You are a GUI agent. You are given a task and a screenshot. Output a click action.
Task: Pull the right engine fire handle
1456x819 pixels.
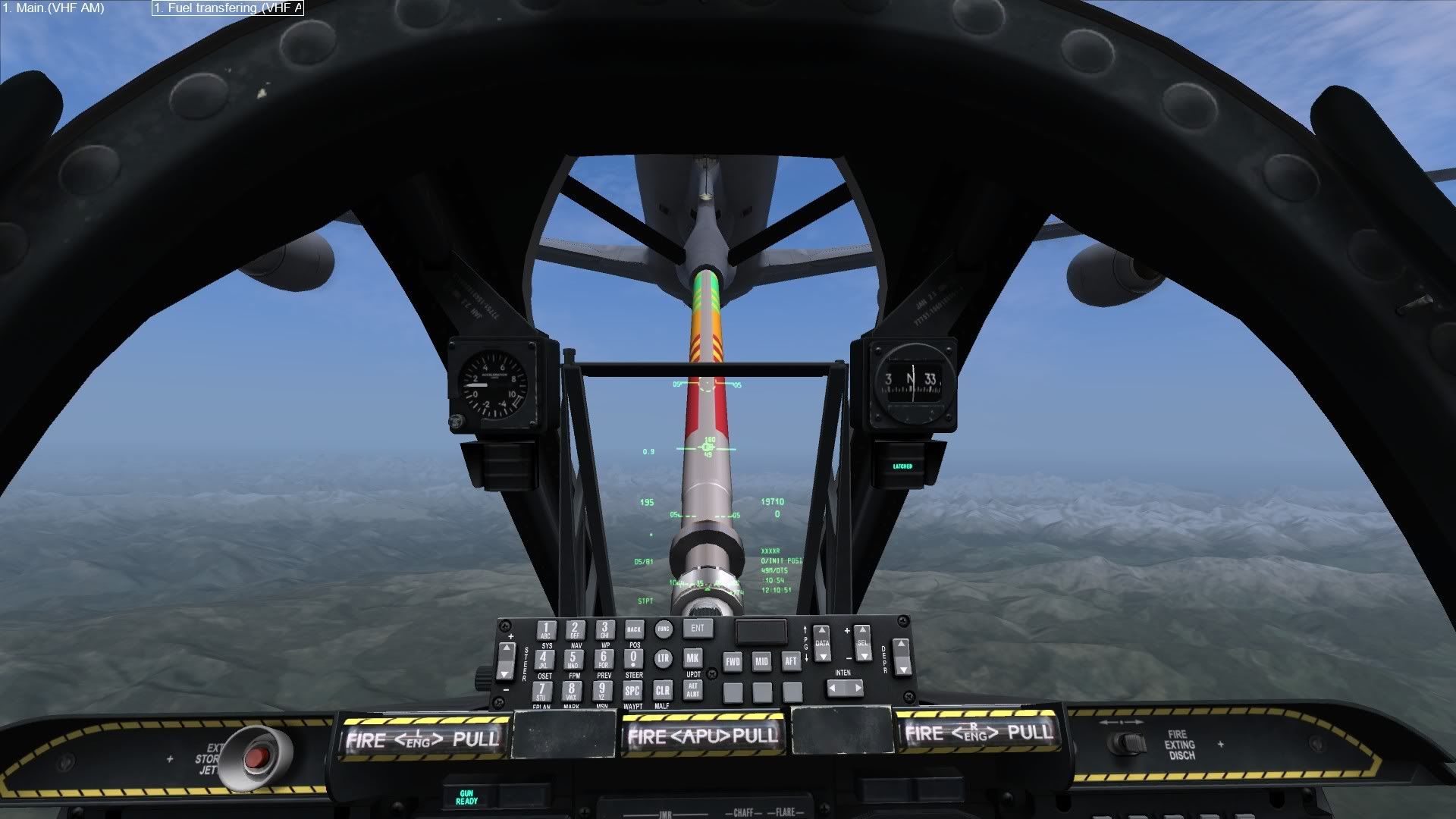tap(978, 733)
